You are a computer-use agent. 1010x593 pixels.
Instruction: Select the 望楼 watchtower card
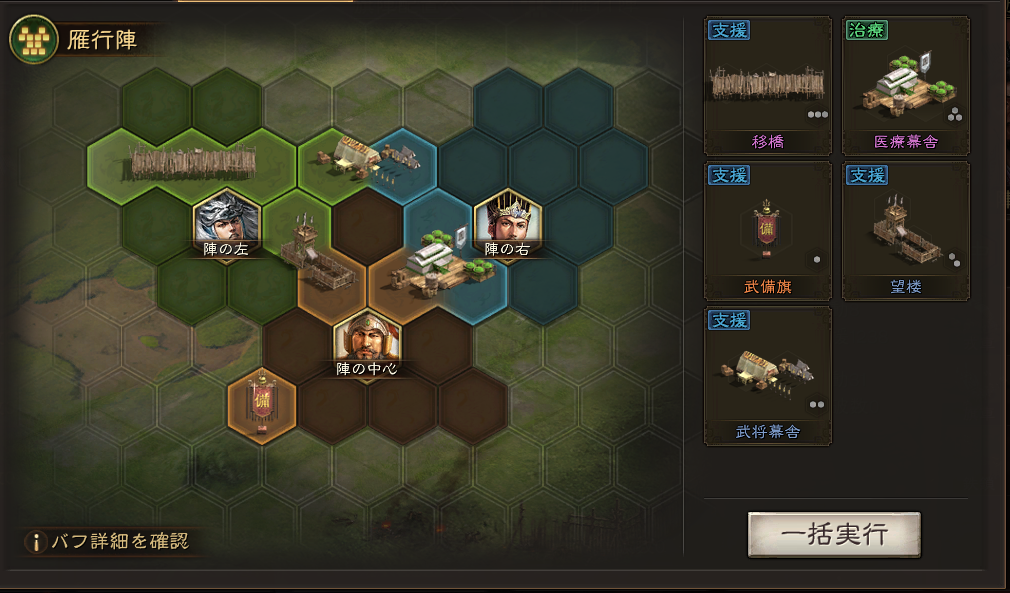click(x=905, y=232)
